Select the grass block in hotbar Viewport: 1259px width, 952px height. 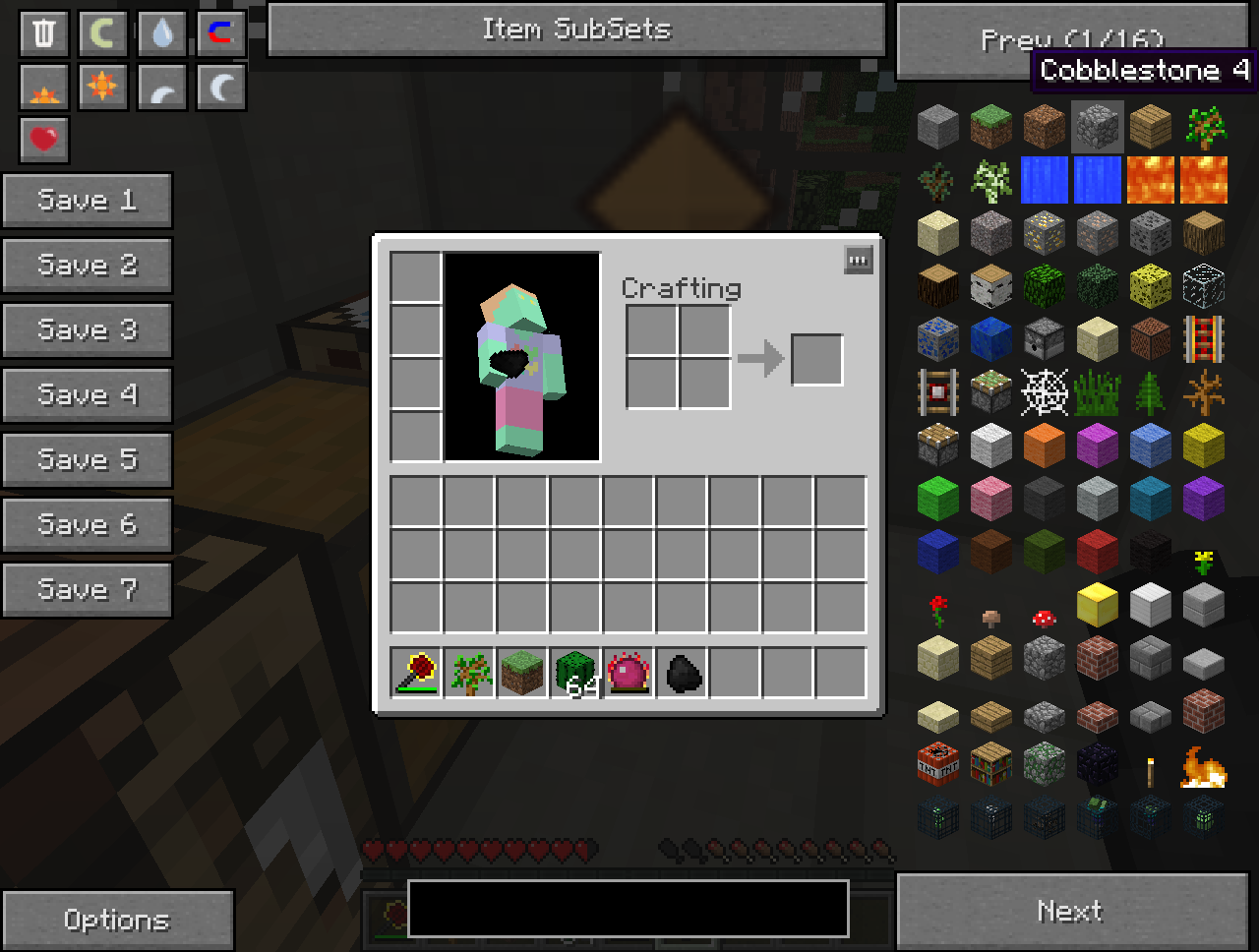click(522, 673)
